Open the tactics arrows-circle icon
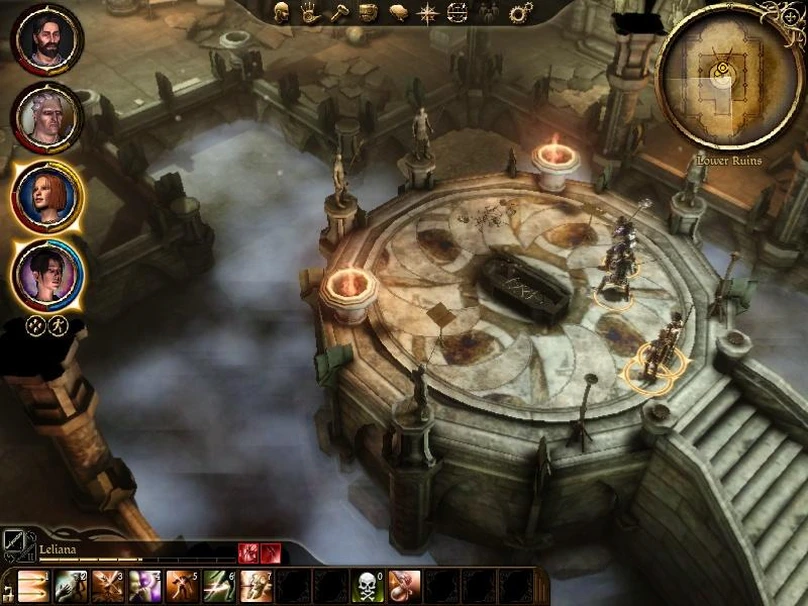 point(457,12)
